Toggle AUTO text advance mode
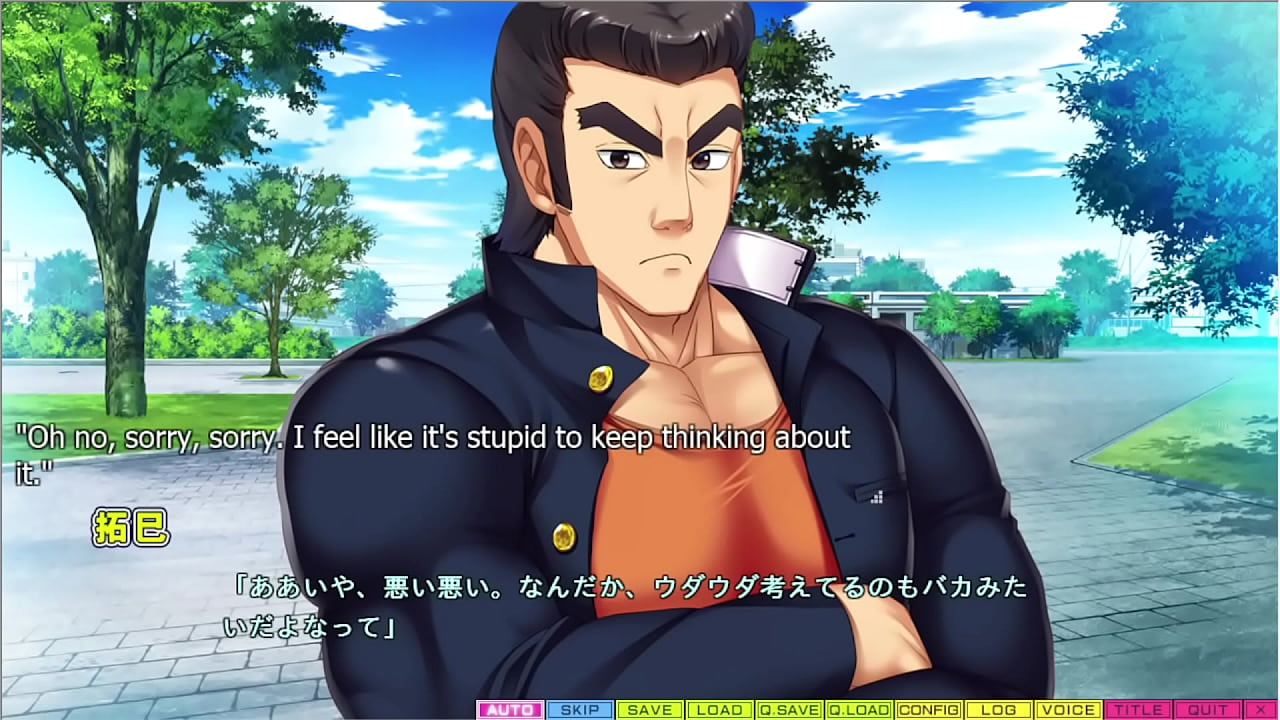This screenshot has height=720, width=1280. pyautogui.click(x=510, y=710)
